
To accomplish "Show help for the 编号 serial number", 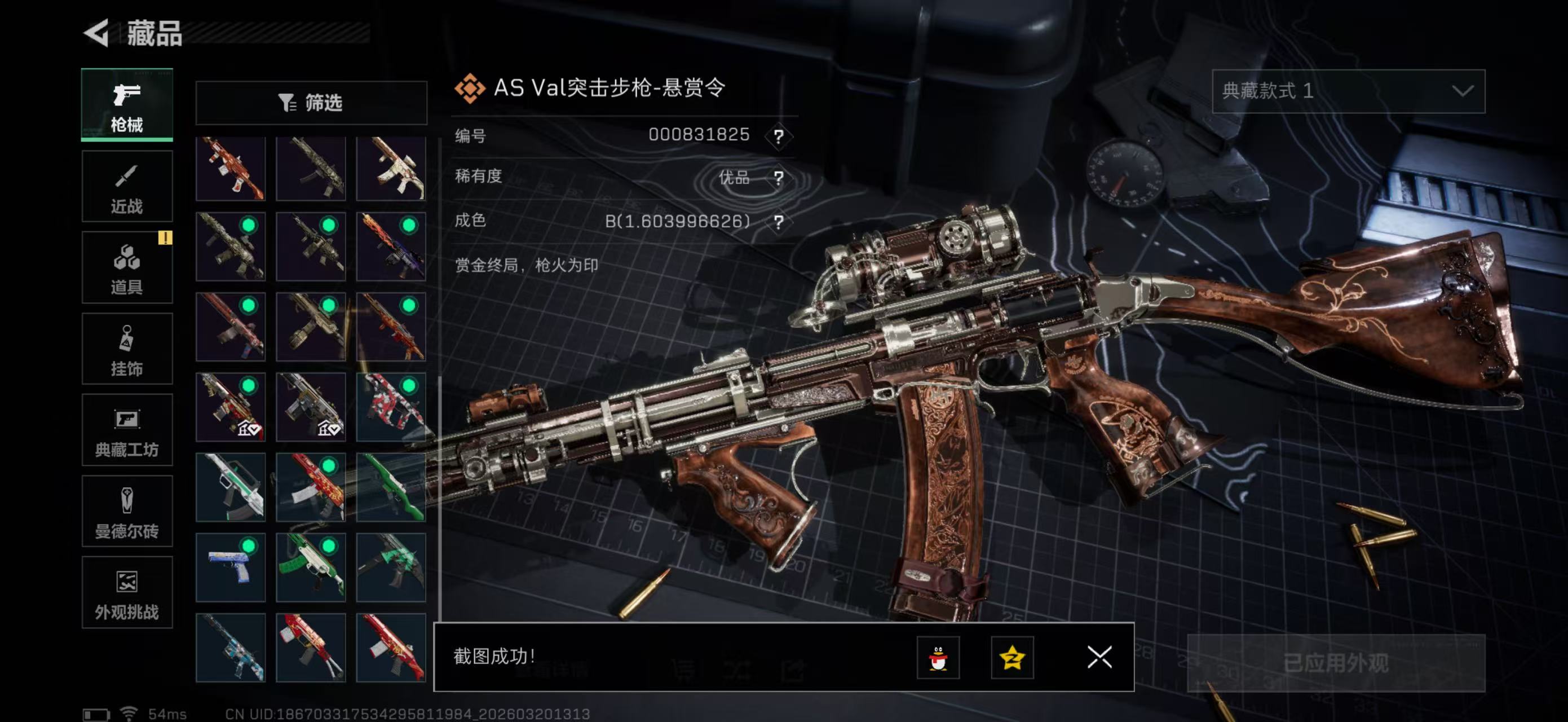I will [779, 136].
